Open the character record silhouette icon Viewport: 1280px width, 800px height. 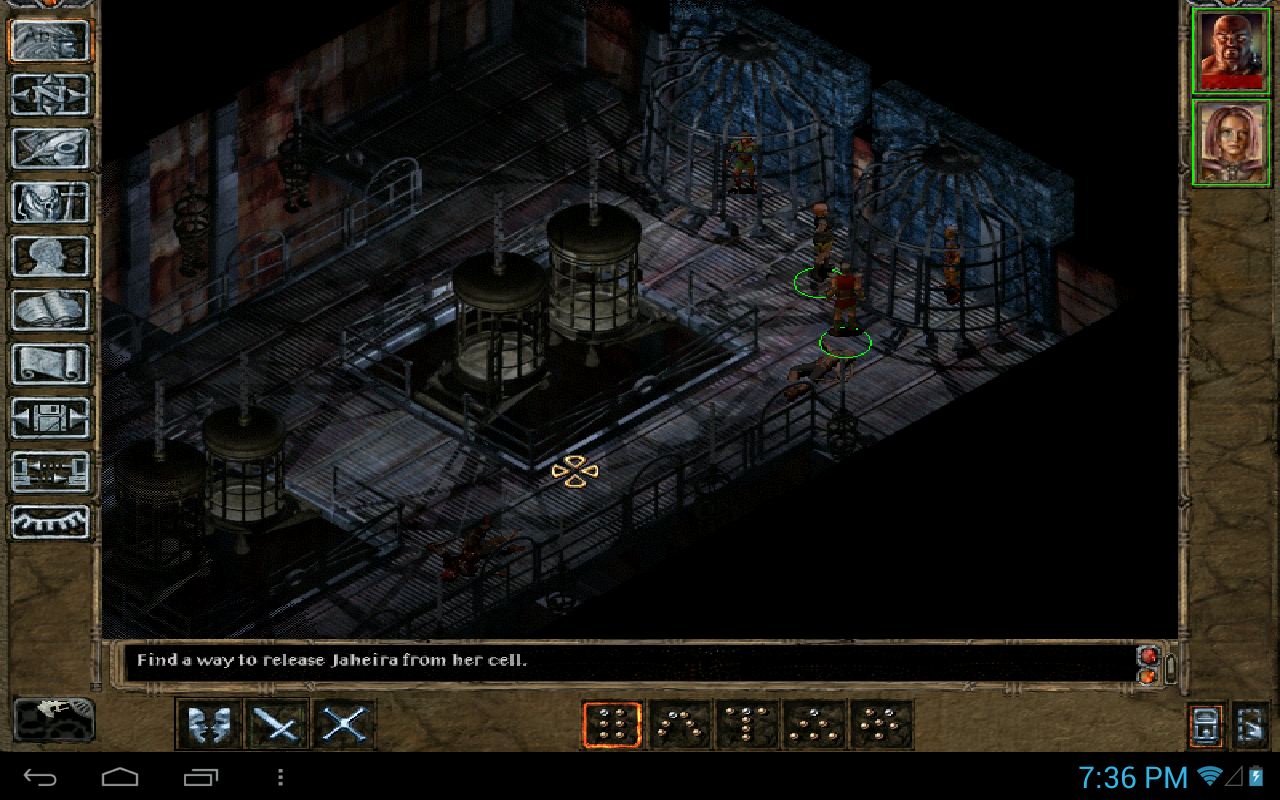point(50,256)
